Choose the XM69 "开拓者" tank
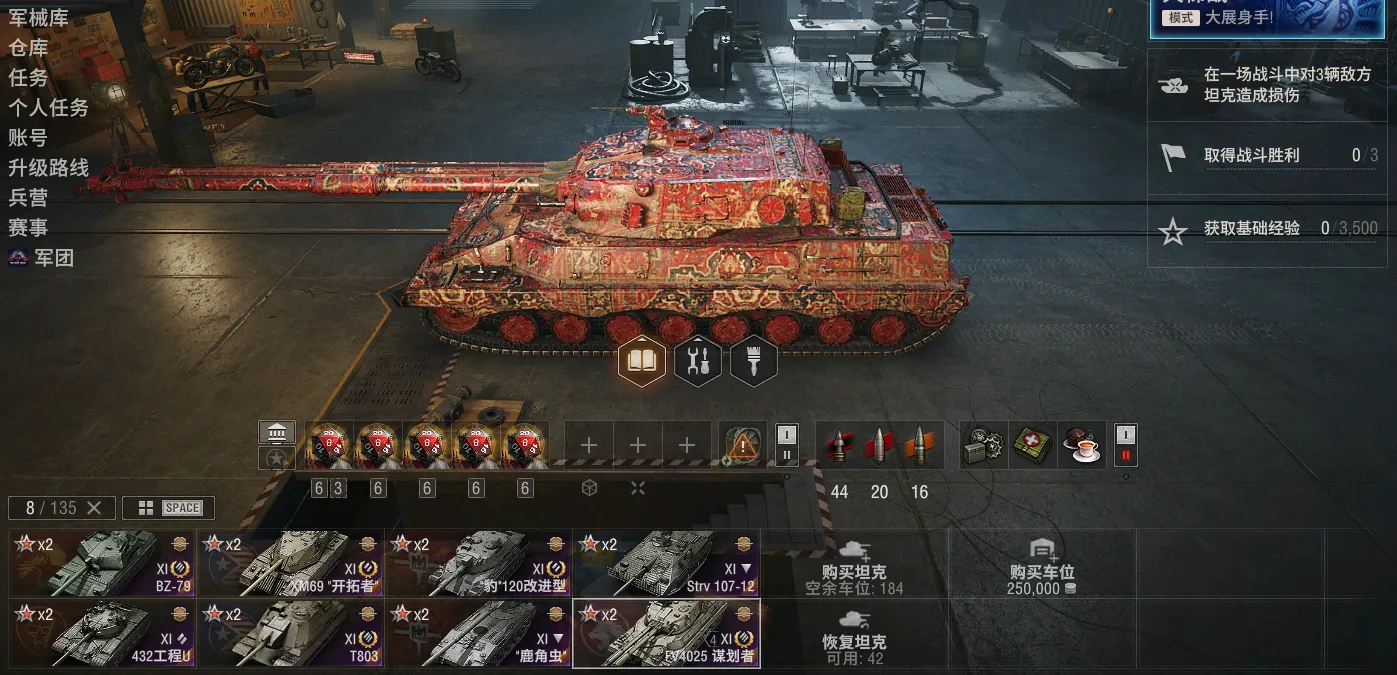Viewport: 1397px width, 675px height. (x=291, y=563)
